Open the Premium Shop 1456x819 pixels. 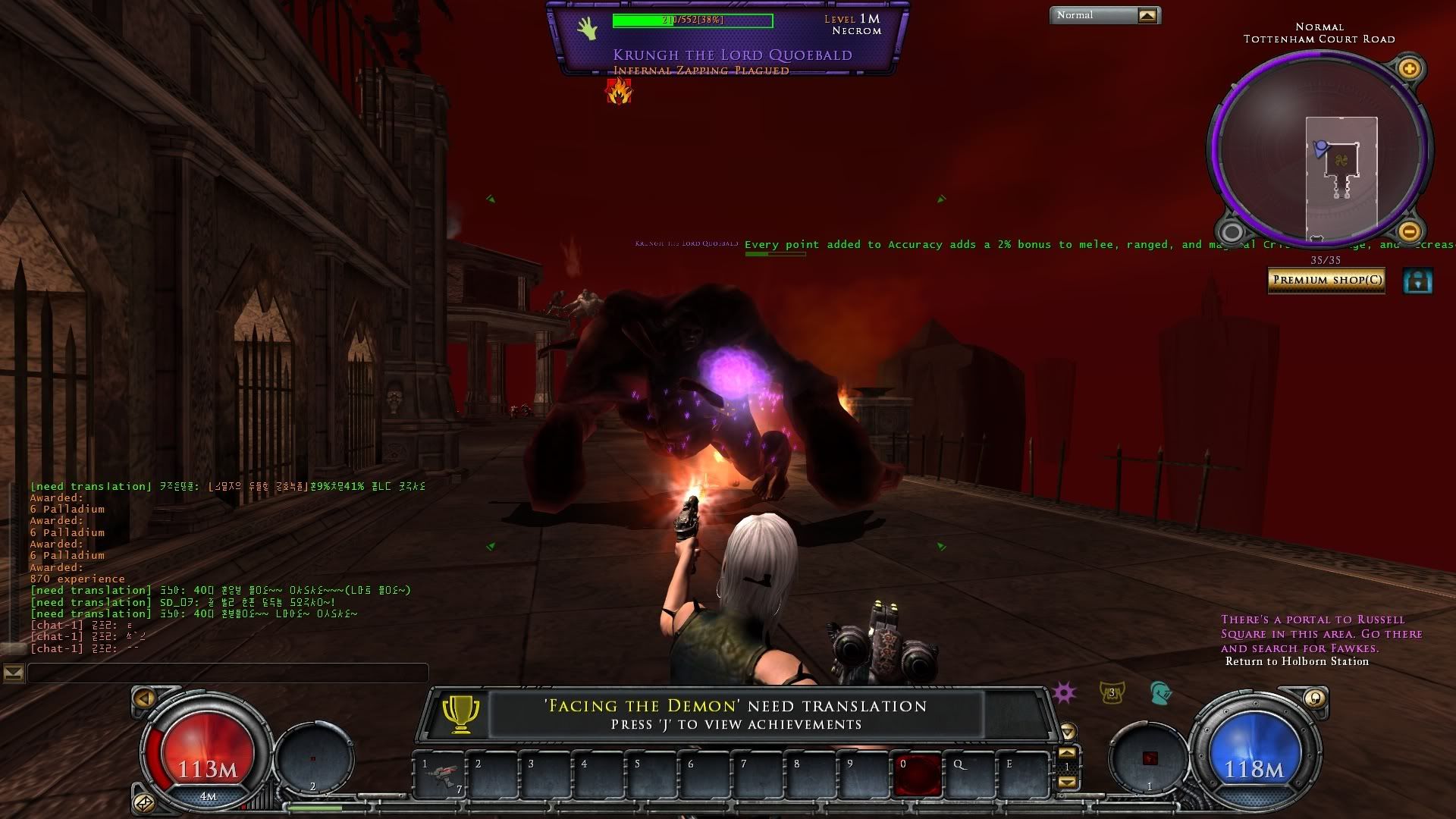coord(1326,280)
